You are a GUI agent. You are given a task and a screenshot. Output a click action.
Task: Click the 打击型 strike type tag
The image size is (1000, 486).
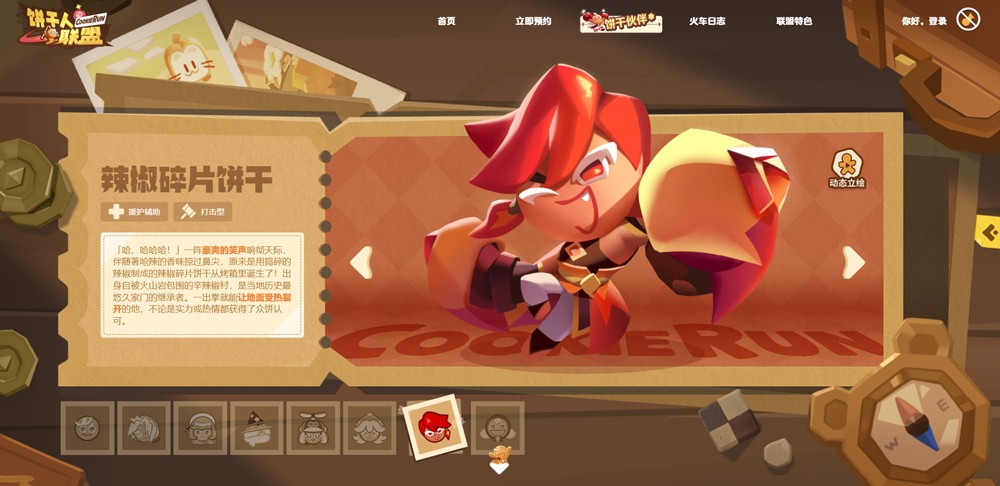pyautogui.click(x=203, y=211)
